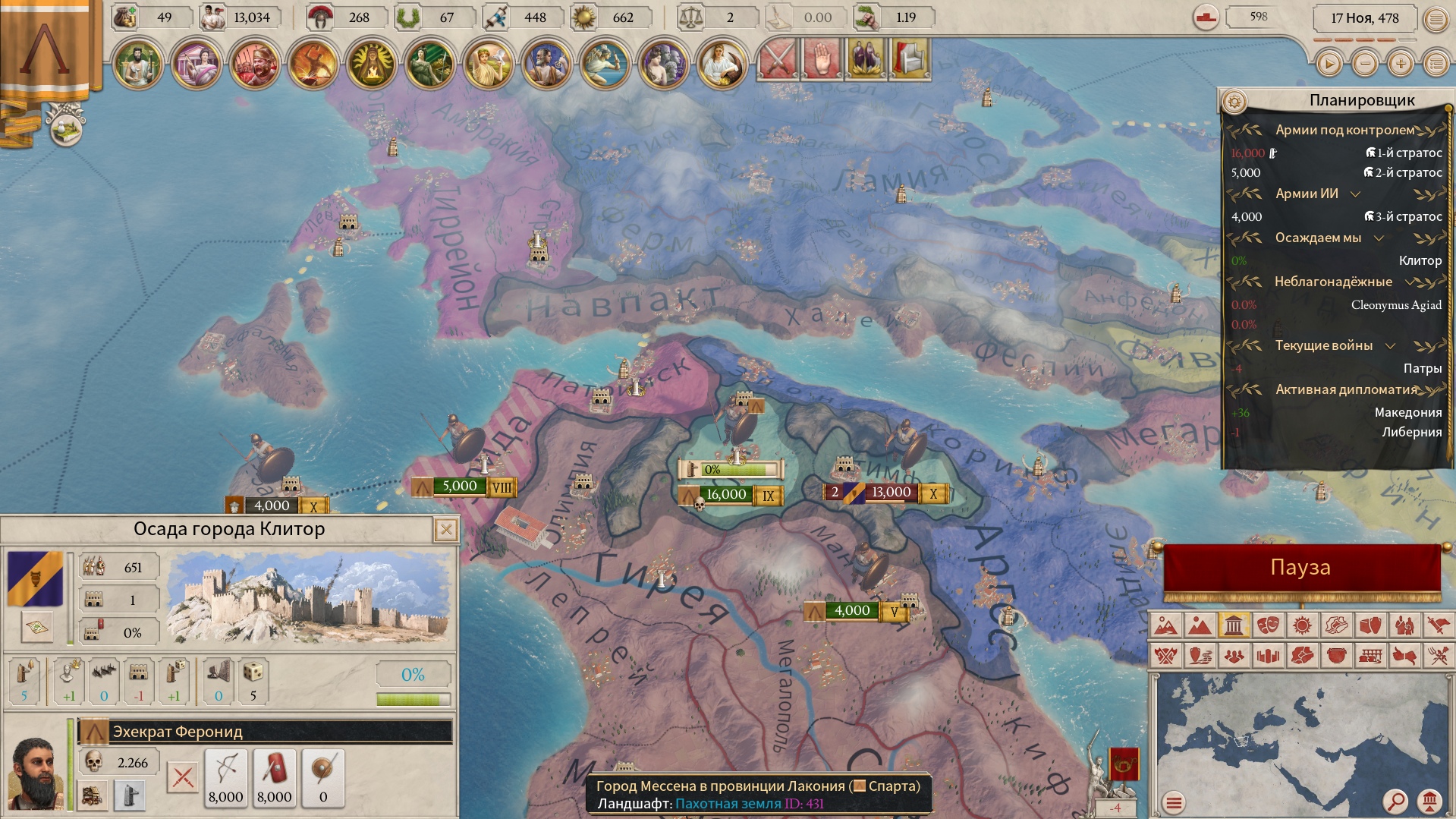Toggle the play arrow speed control
Image resolution: width=1456 pixels, height=819 pixels.
[x=1329, y=65]
